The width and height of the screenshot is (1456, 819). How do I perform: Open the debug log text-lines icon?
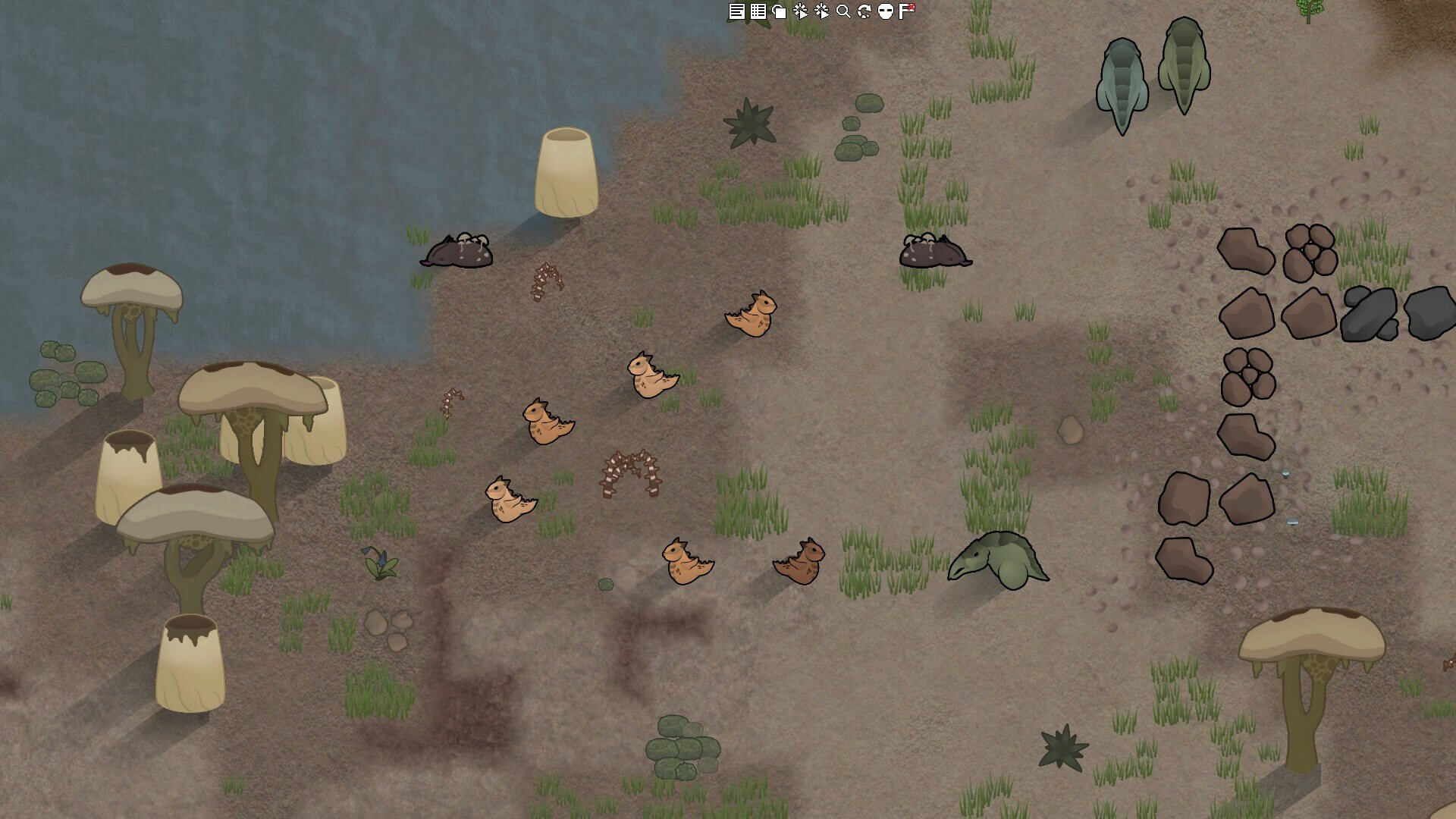click(736, 11)
